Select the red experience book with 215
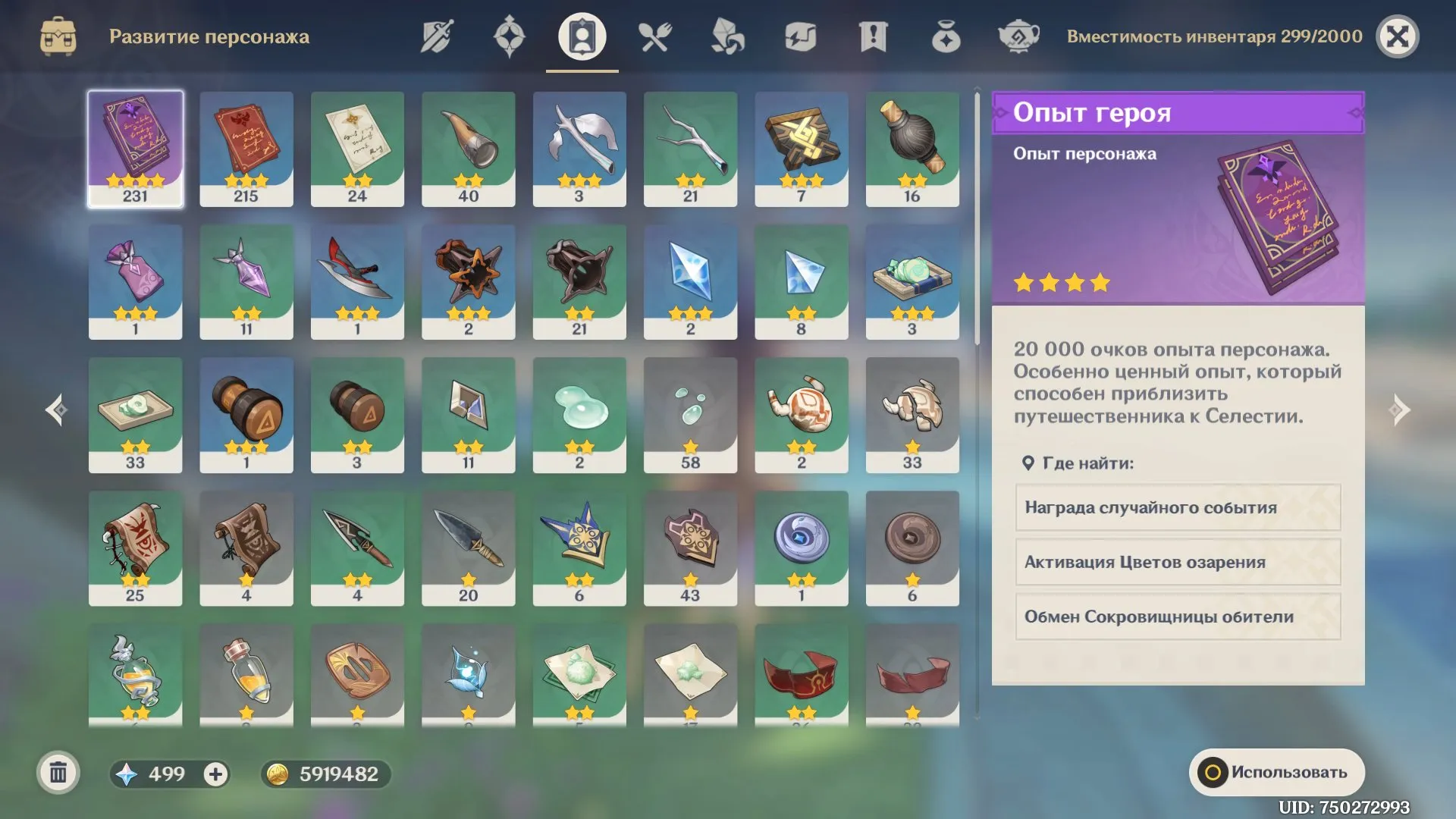Screen dimensions: 1456x819 [x=246, y=149]
